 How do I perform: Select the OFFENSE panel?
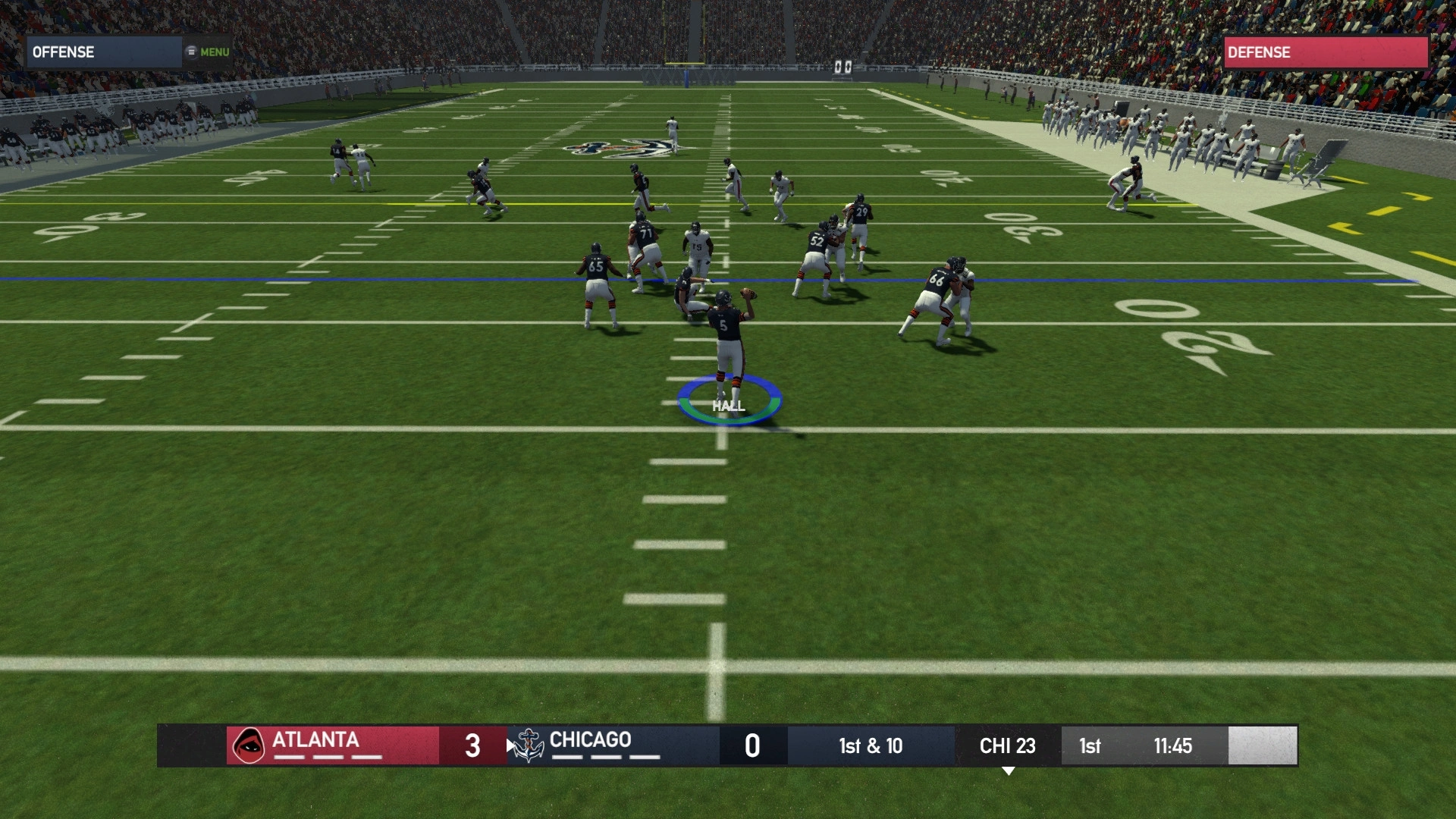point(104,52)
